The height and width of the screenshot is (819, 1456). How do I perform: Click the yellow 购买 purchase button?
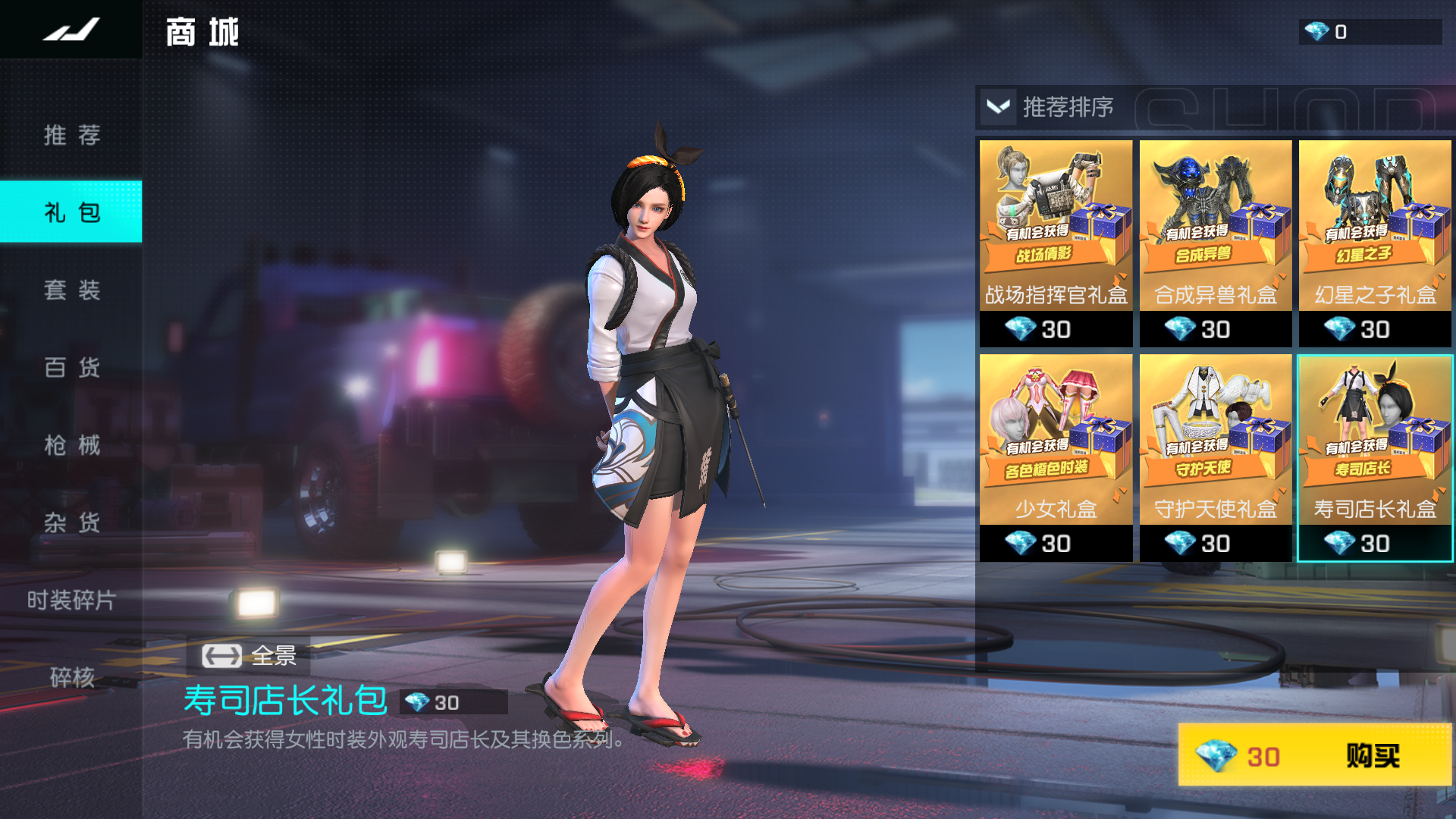1315,755
